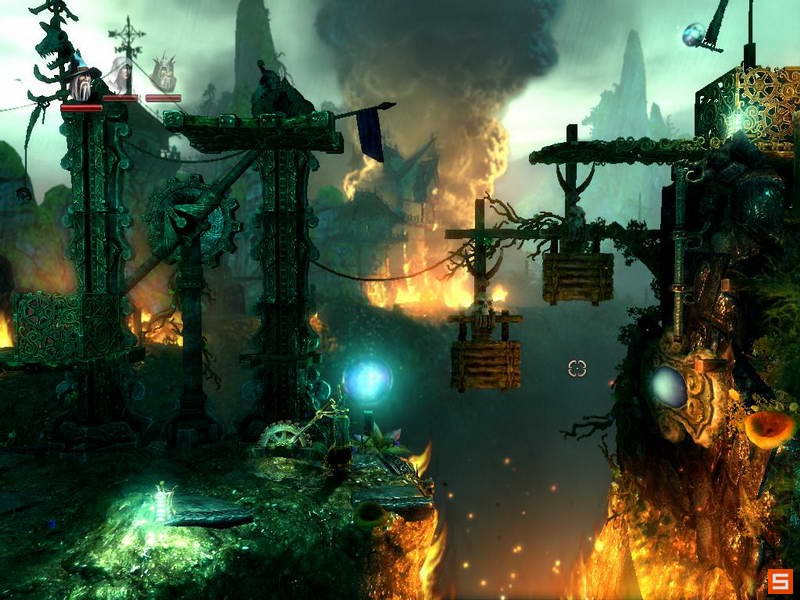Switch to the hooded thief portrait
The height and width of the screenshot is (600, 800).
coord(121,76)
